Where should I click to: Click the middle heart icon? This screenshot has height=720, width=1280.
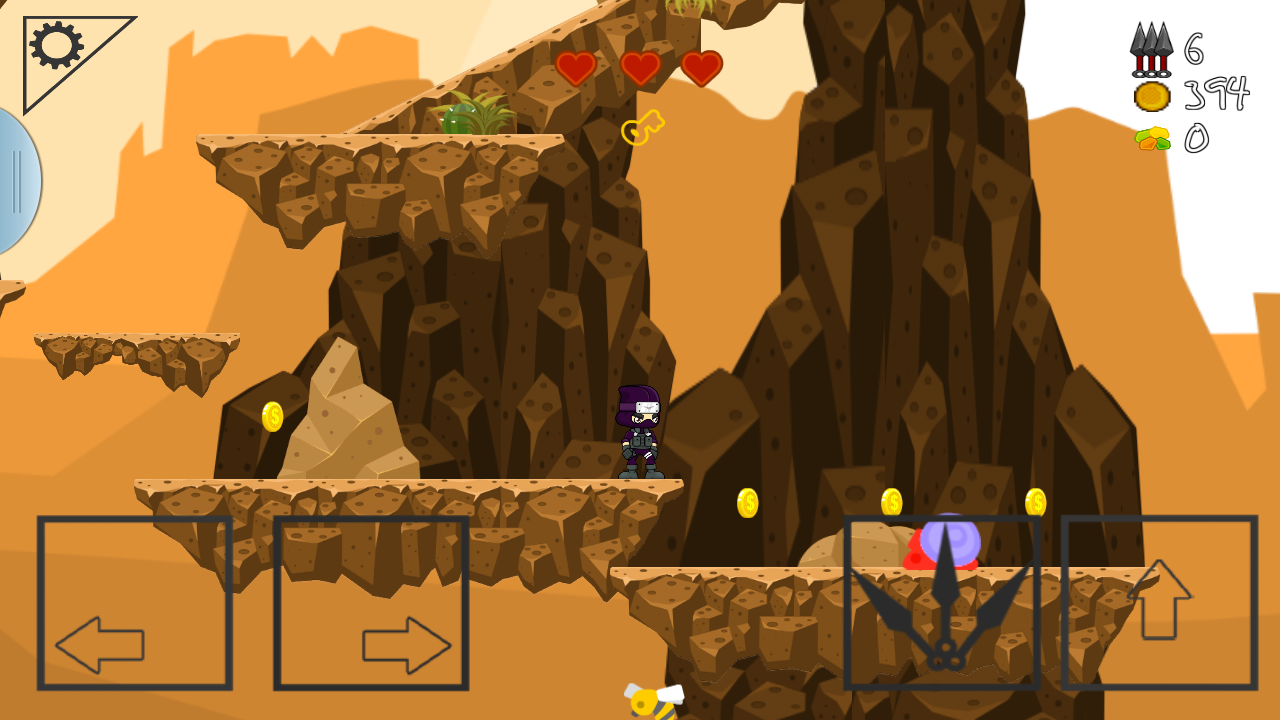point(640,68)
